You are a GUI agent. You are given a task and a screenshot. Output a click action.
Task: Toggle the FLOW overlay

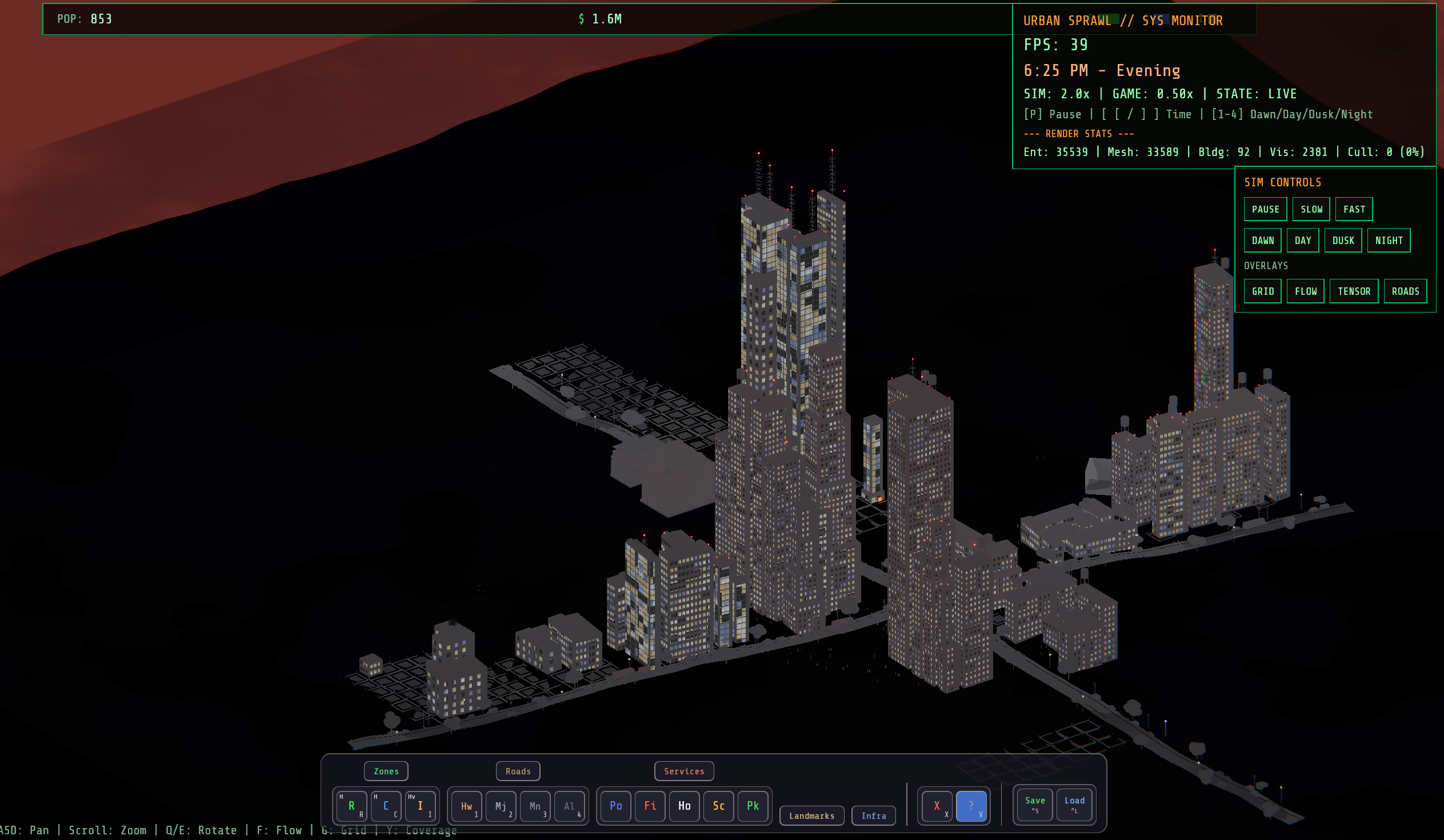point(1305,291)
